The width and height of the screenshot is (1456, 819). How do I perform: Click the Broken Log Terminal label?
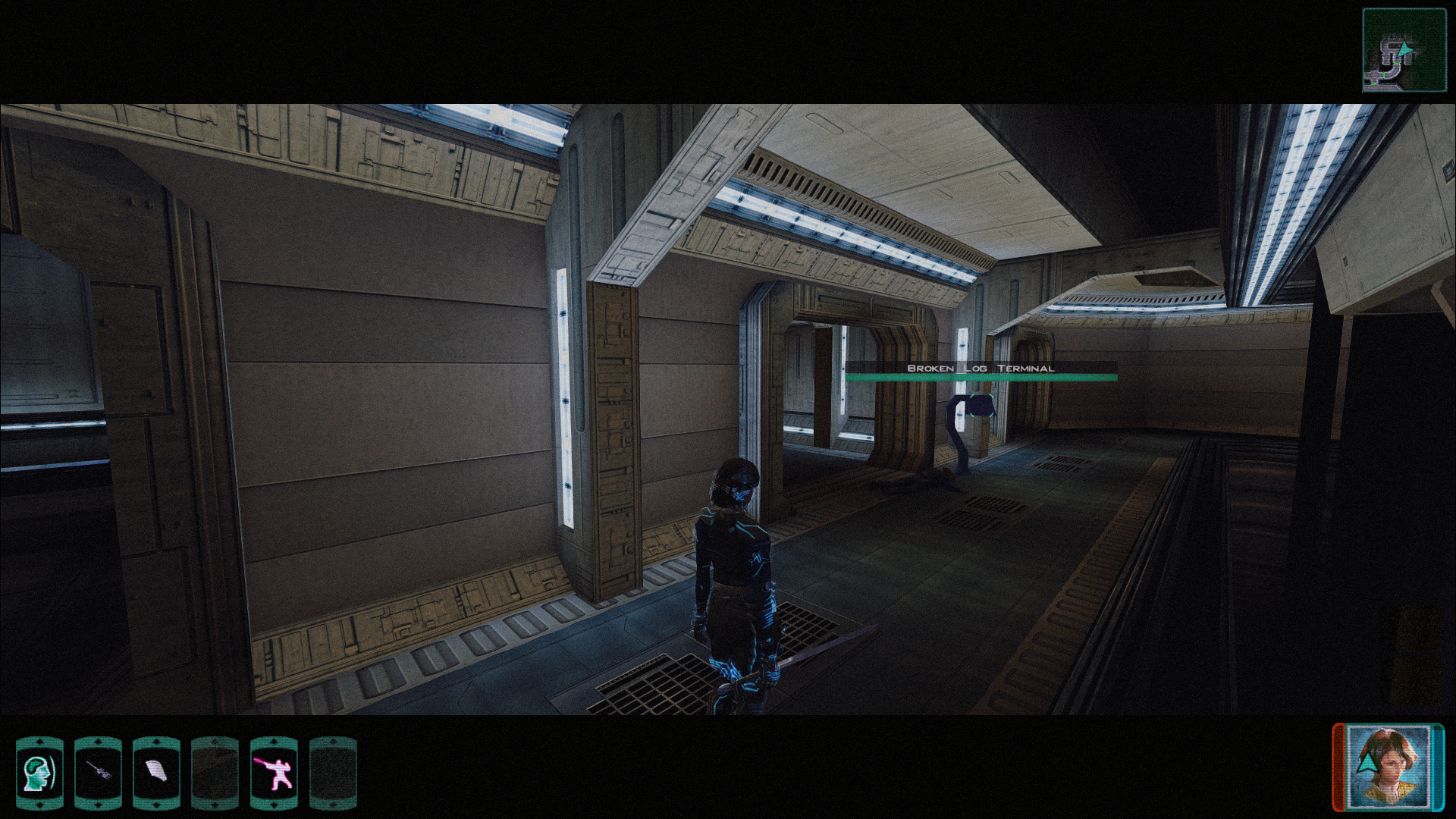pyautogui.click(x=980, y=367)
